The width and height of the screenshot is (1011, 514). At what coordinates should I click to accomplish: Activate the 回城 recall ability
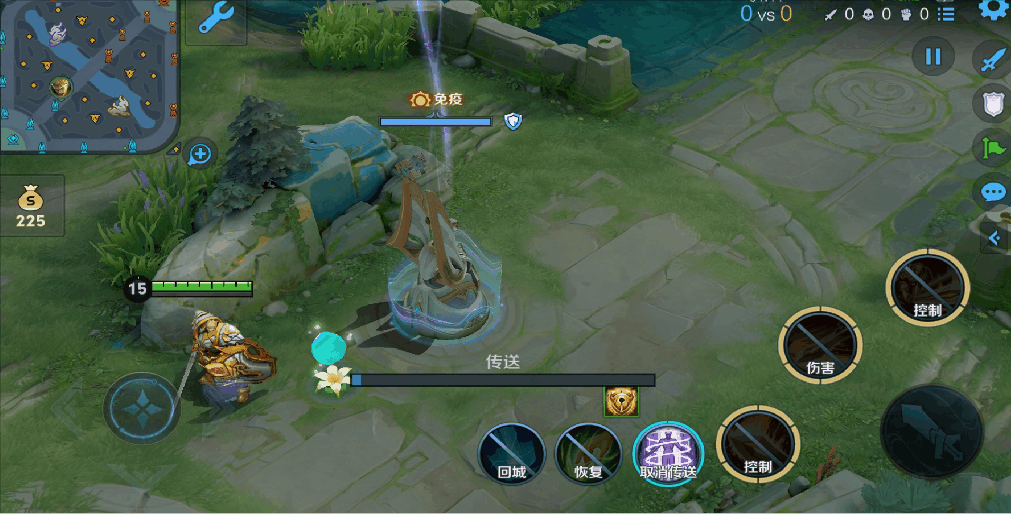511,453
